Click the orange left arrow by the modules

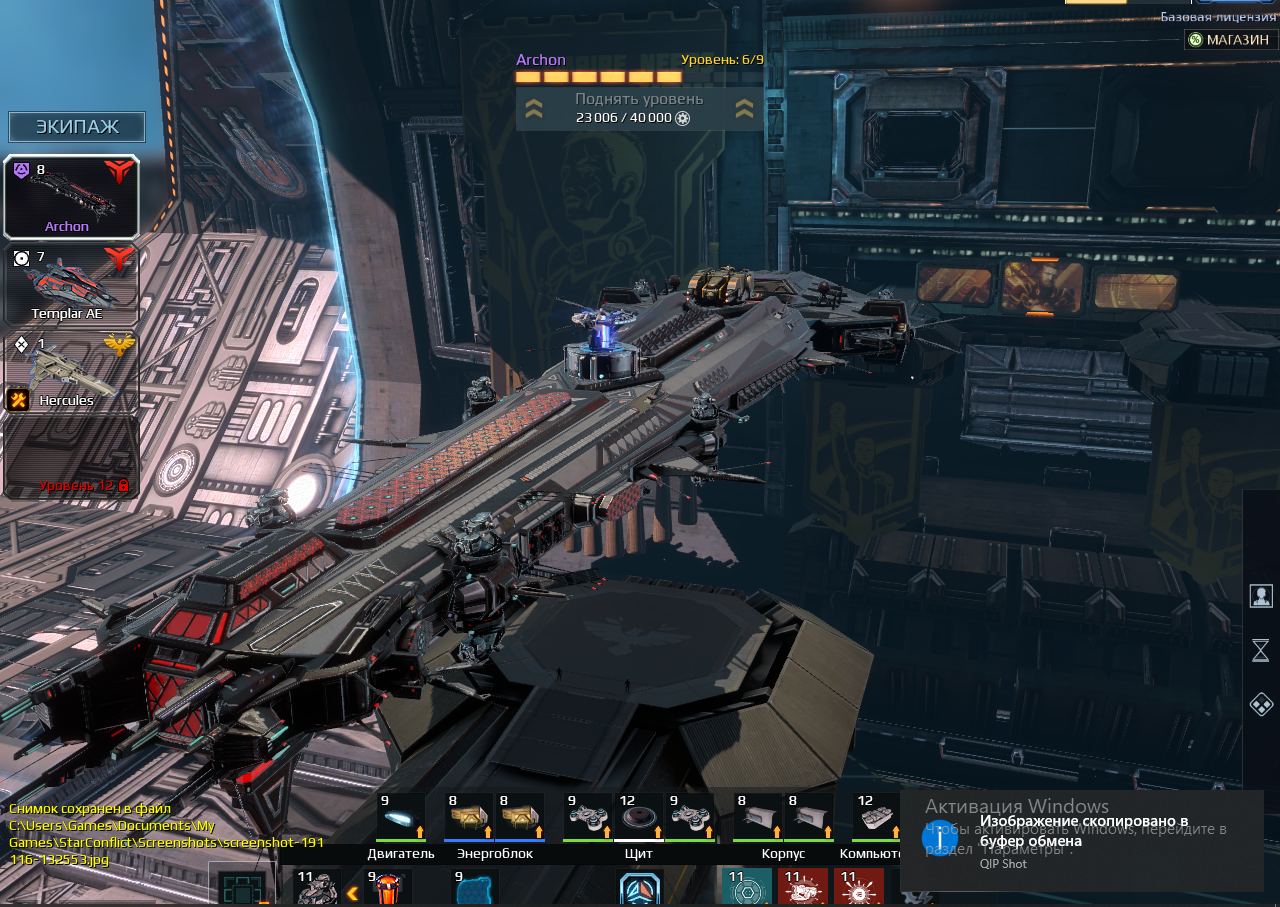coord(352,893)
